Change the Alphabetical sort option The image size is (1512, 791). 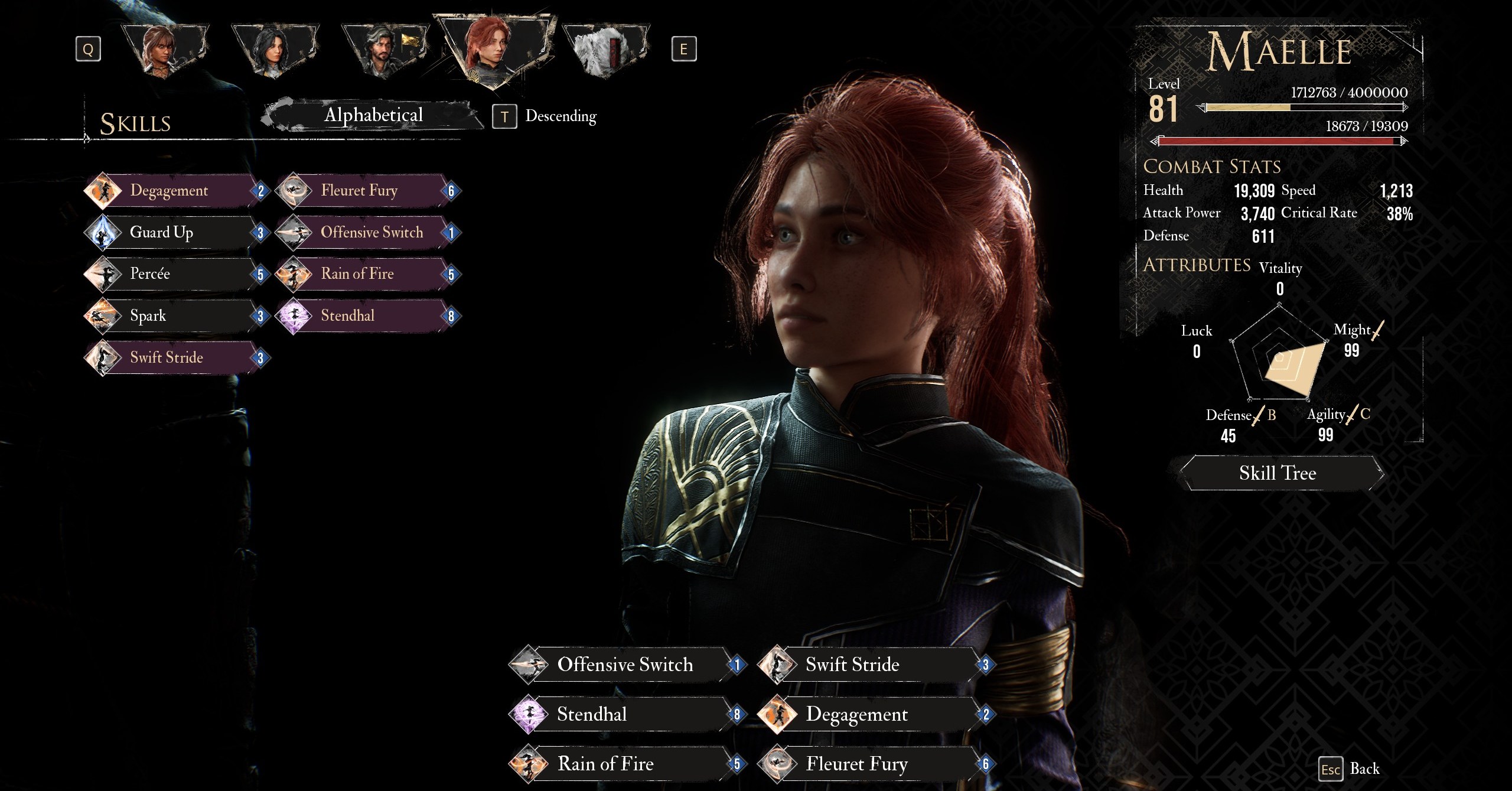(373, 115)
